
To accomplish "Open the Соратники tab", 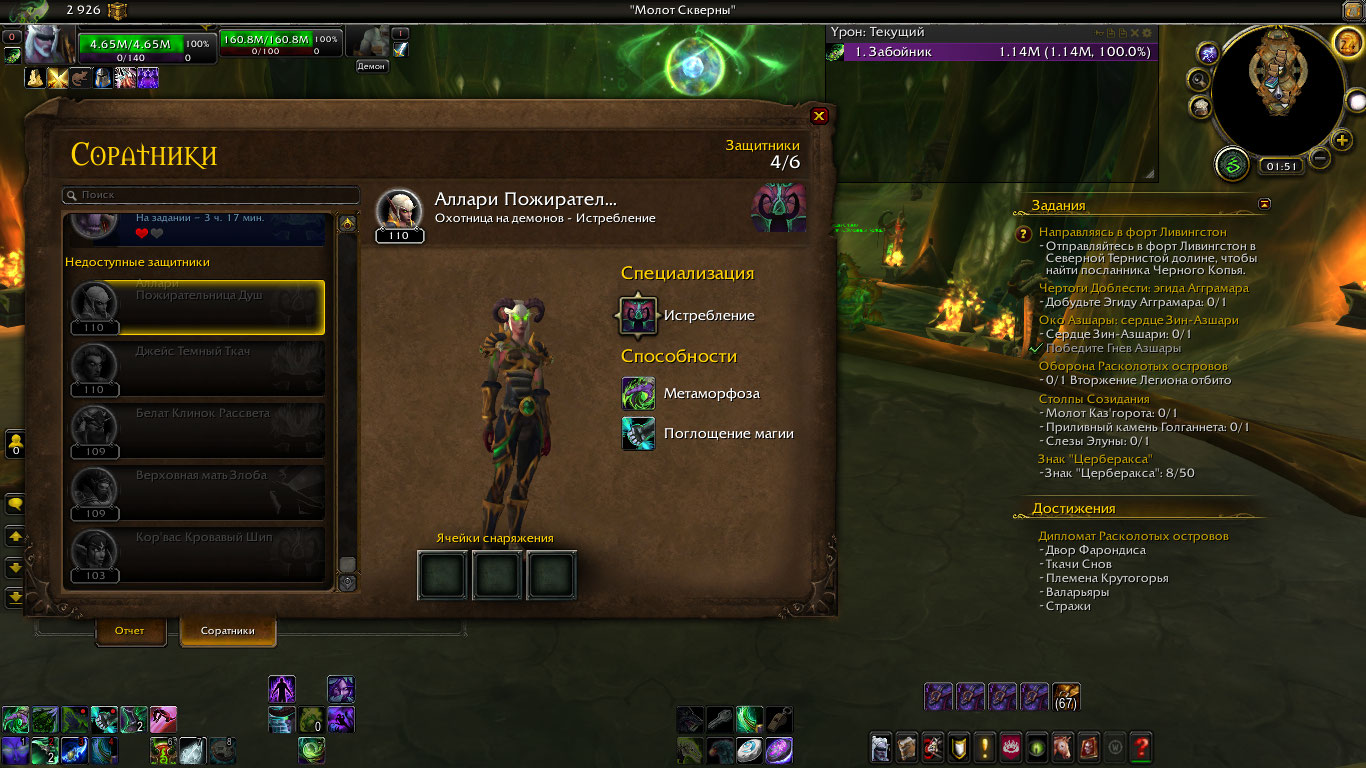I will (227, 631).
